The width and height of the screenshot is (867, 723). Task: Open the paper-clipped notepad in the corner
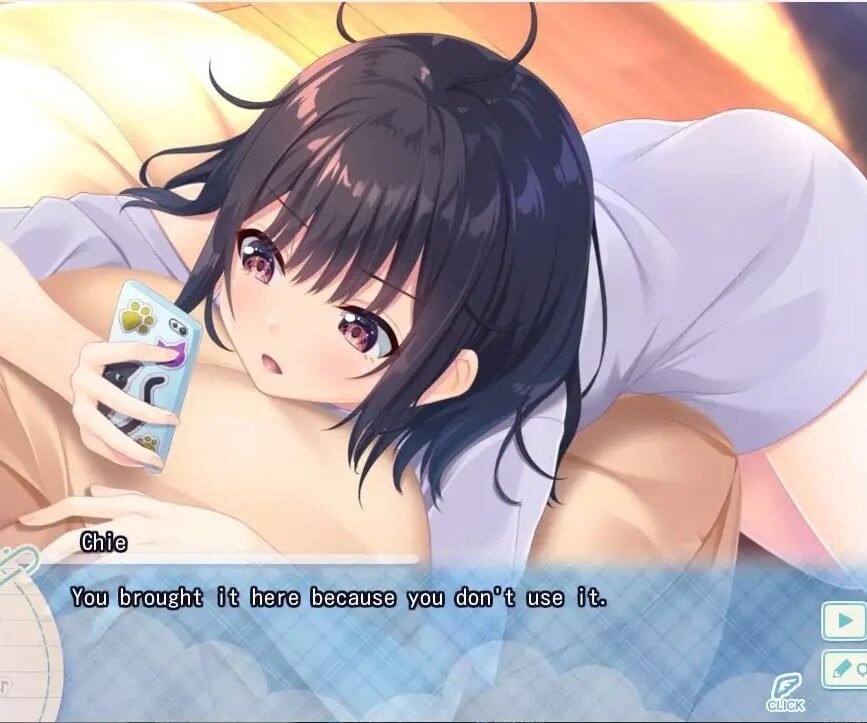coord(20,640)
